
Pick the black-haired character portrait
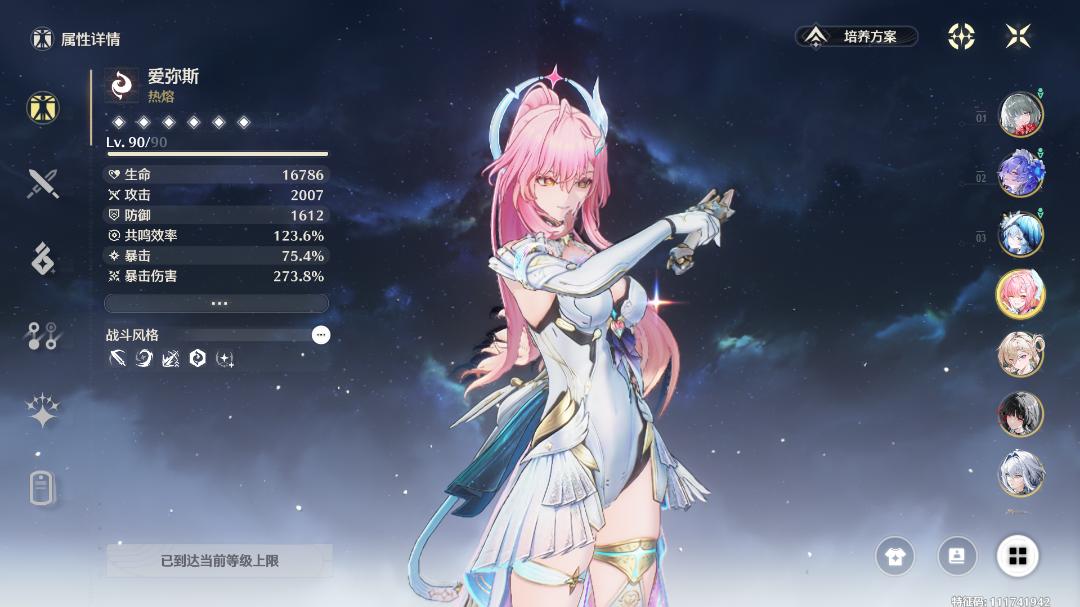1020,414
